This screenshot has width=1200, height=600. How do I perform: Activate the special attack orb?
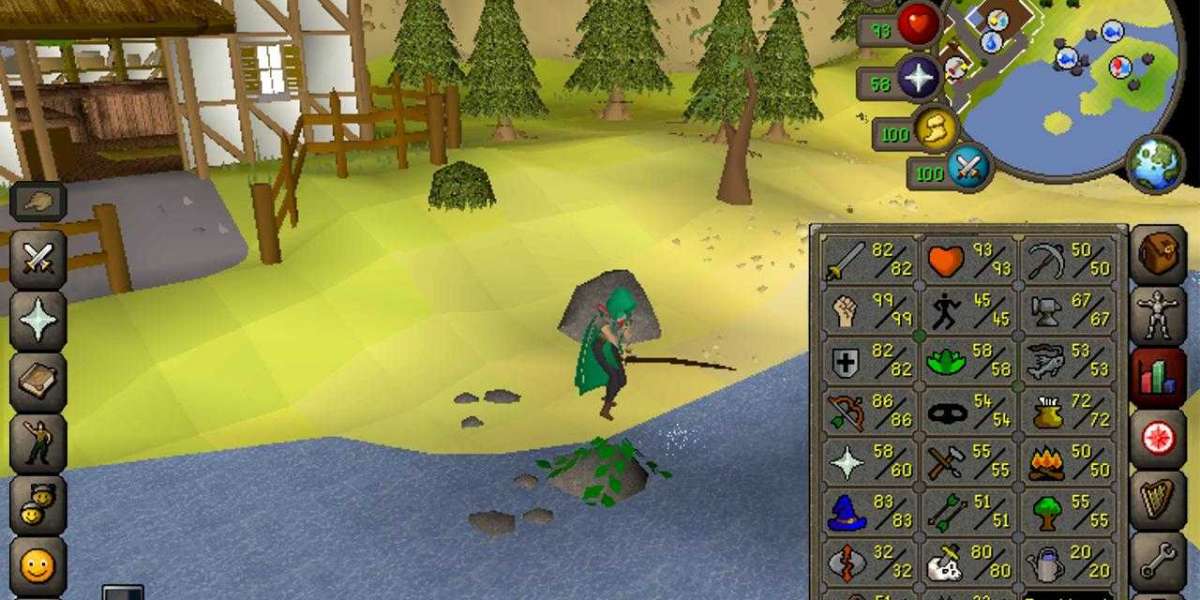967,166
